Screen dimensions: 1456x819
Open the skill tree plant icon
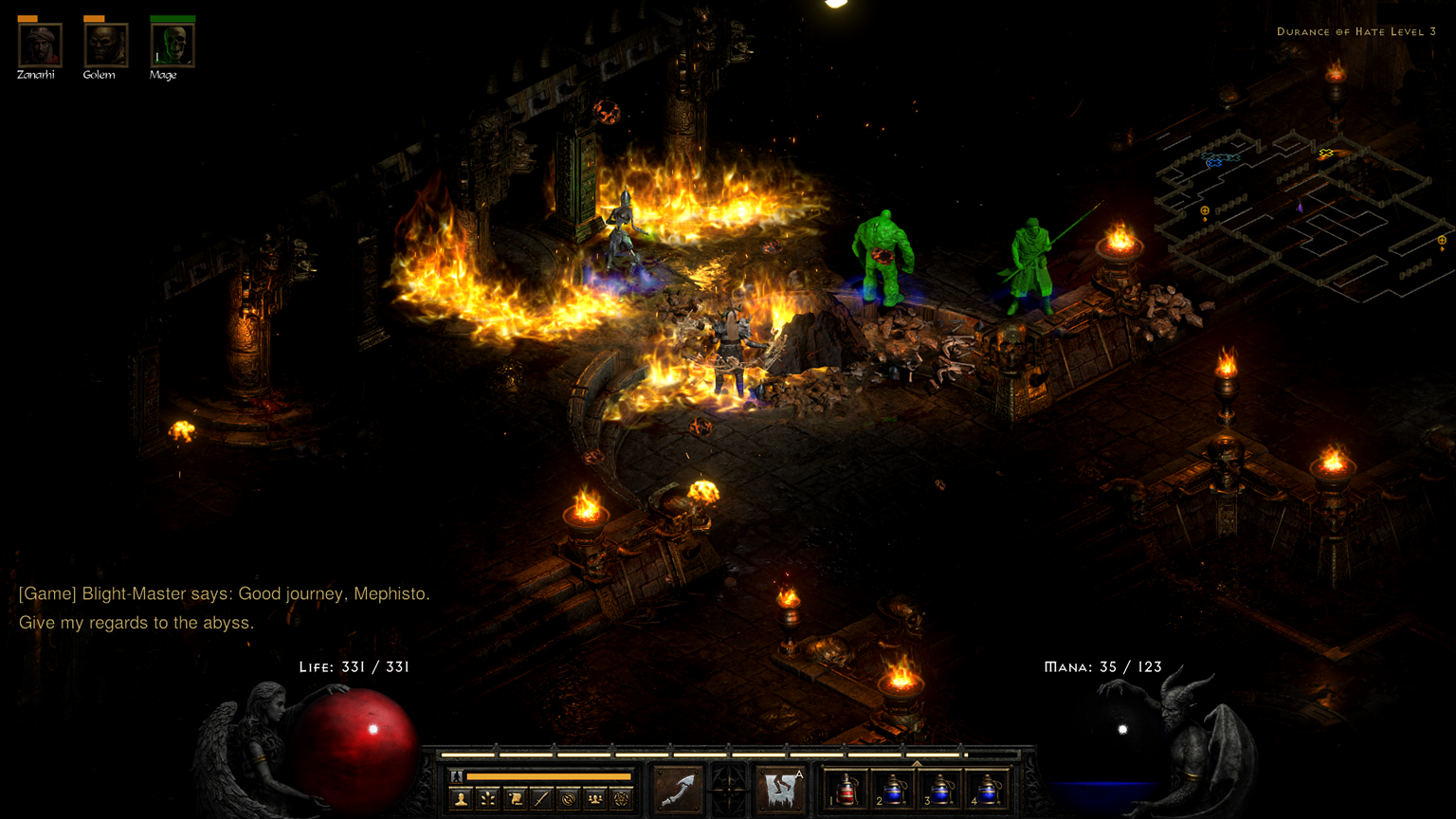click(x=488, y=799)
